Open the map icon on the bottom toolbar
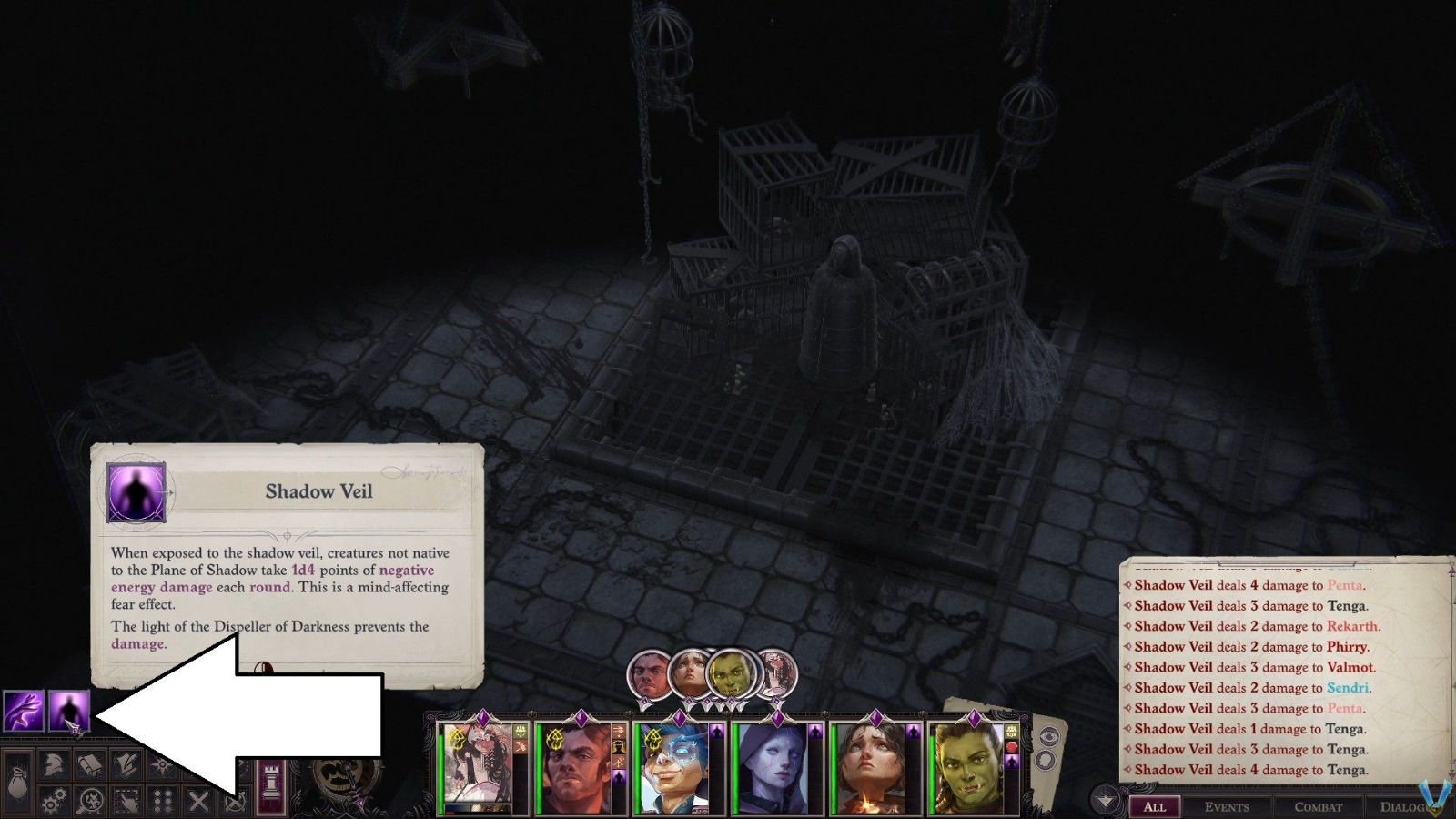The width and height of the screenshot is (1456, 819). tap(162, 764)
